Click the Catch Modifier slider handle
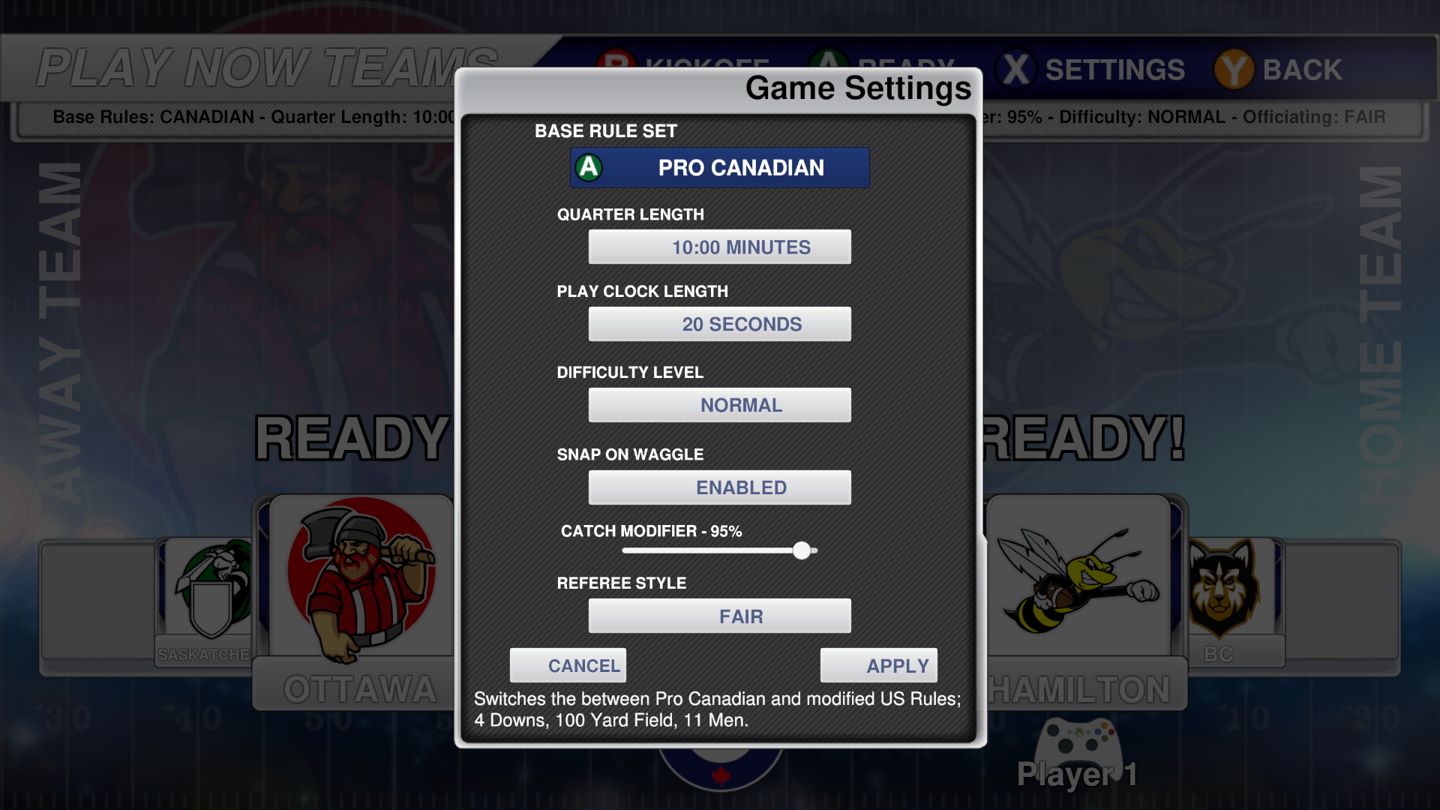 click(801, 550)
